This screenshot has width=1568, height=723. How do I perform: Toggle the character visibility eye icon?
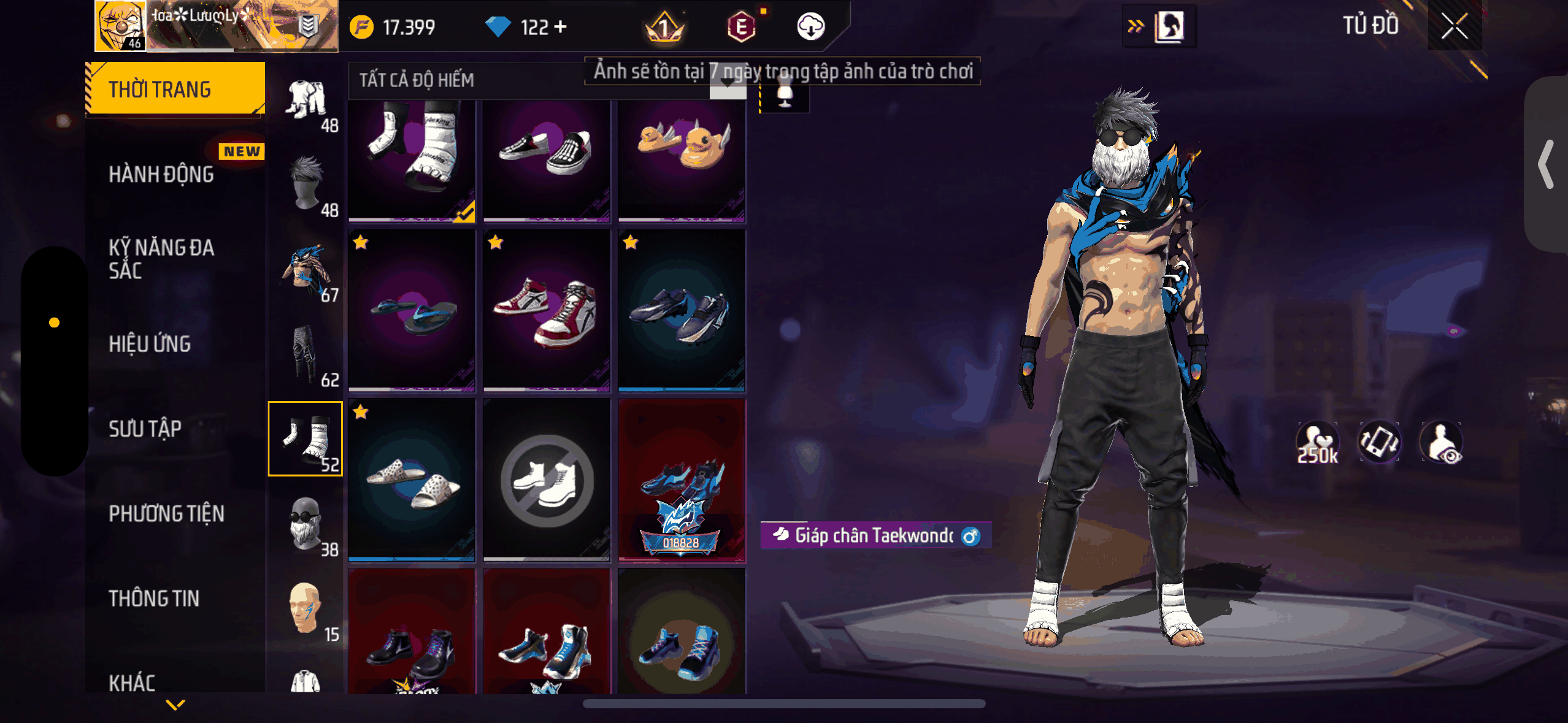[1442, 442]
